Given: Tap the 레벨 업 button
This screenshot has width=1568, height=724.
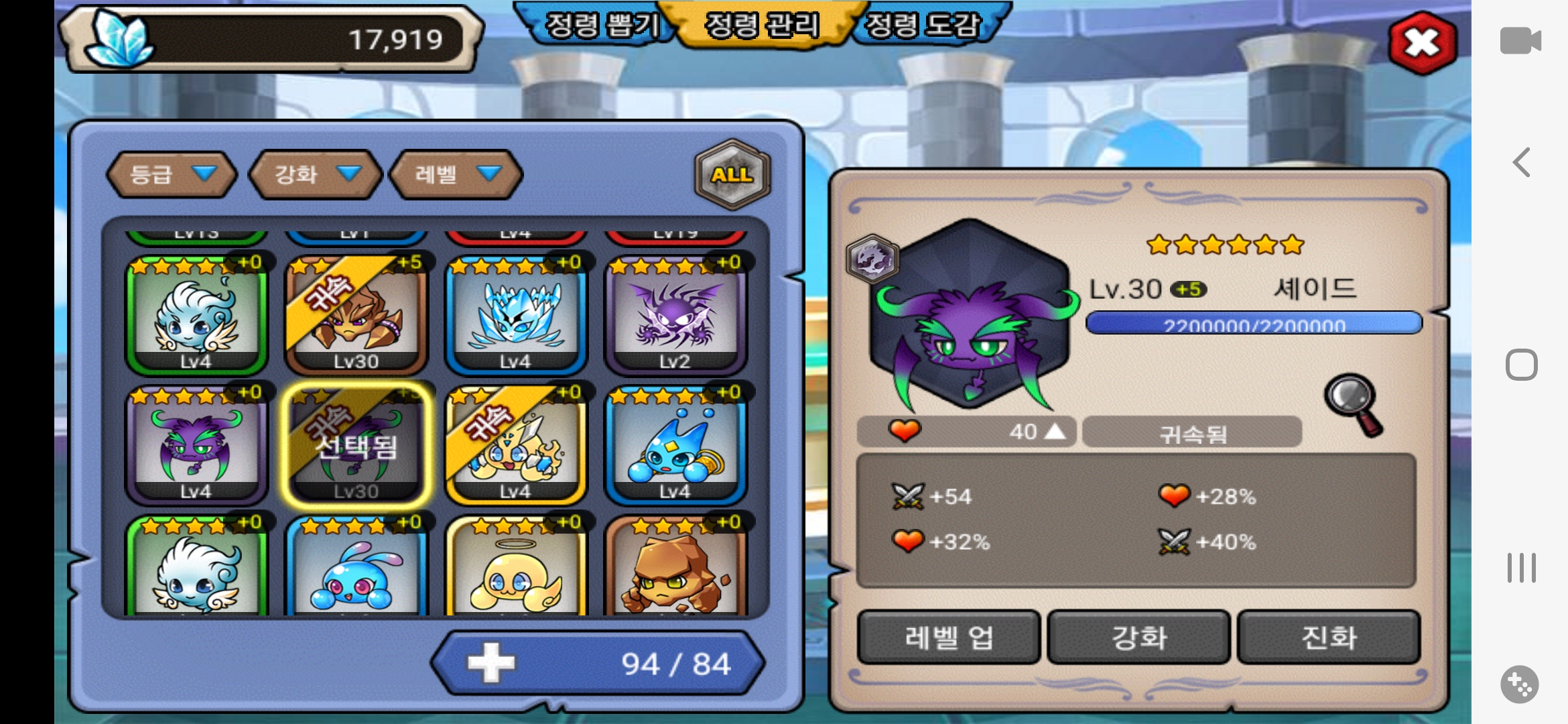Looking at the screenshot, I should coord(948,637).
